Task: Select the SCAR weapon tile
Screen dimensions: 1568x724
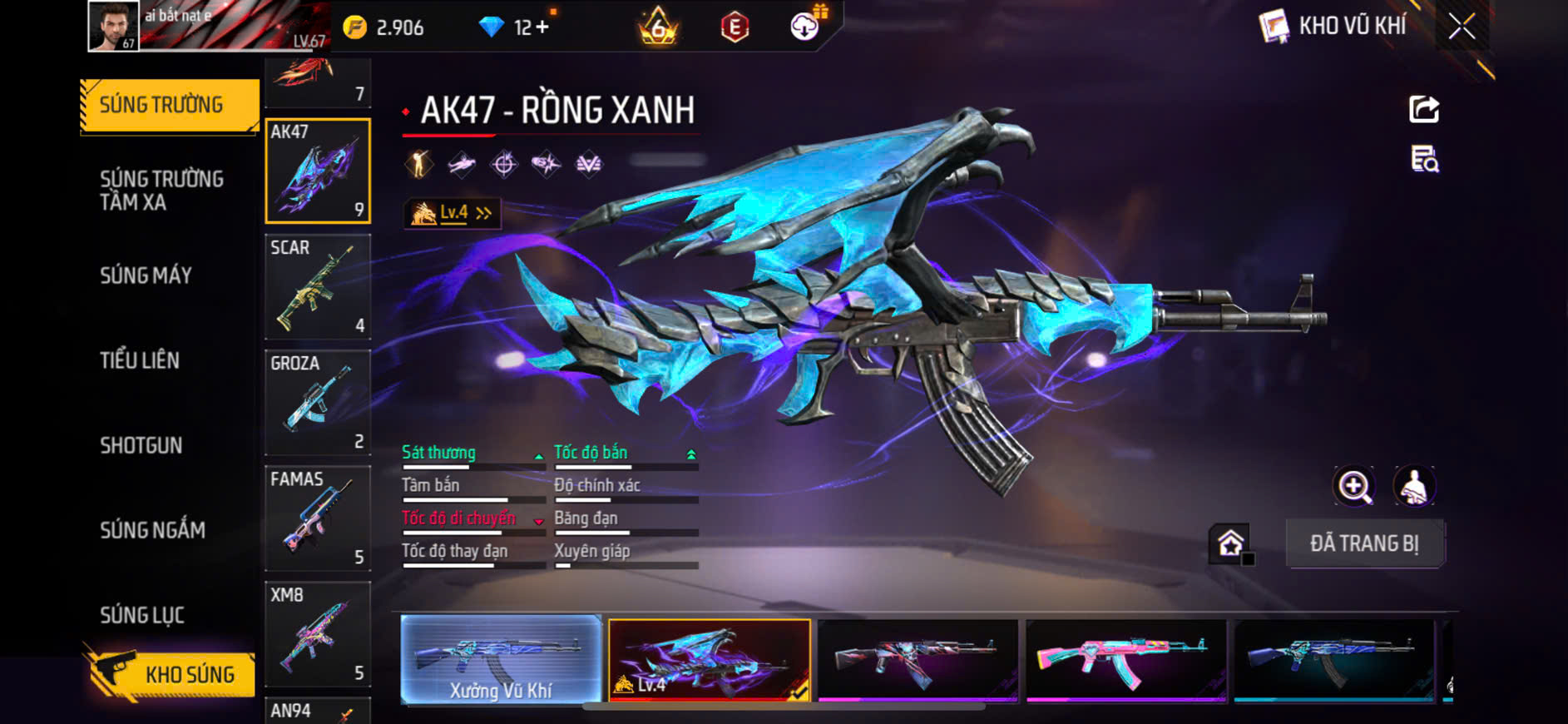Action: coord(317,286)
